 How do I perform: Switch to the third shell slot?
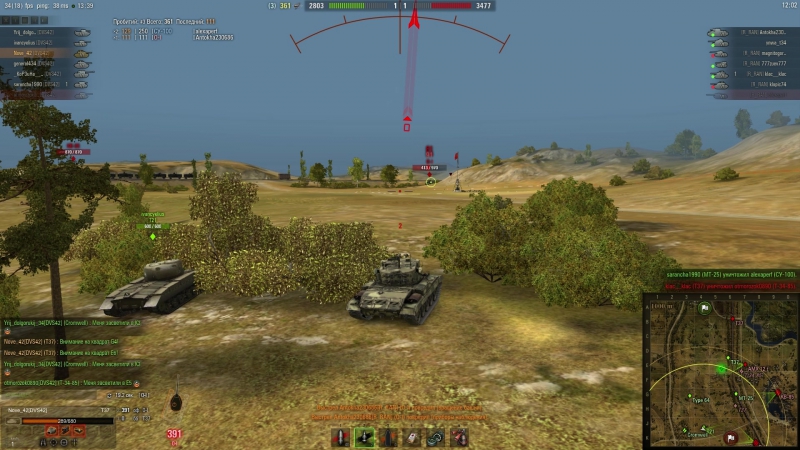pyautogui.click(x=387, y=438)
